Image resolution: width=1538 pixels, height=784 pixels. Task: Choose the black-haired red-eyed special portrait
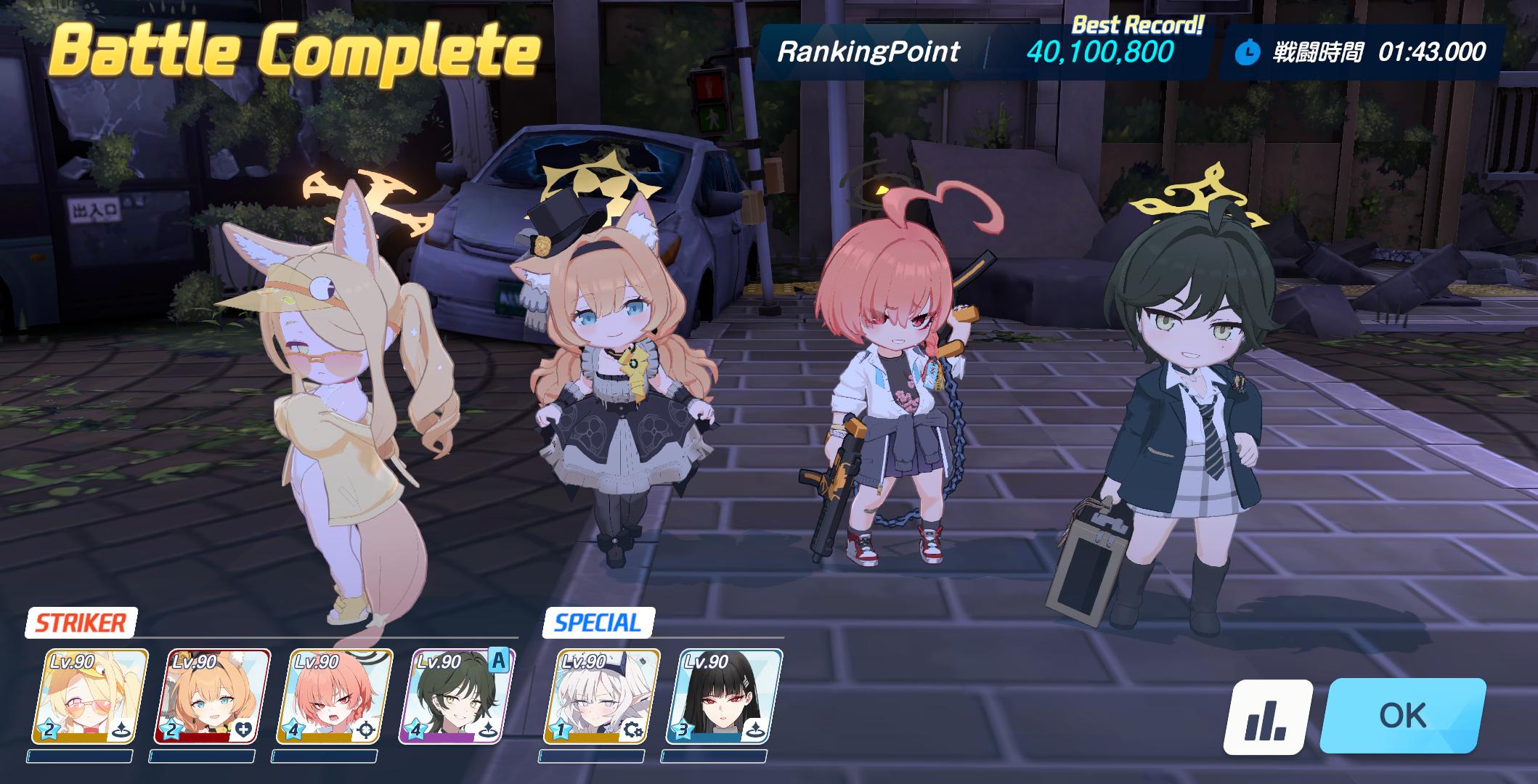(x=723, y=697)
